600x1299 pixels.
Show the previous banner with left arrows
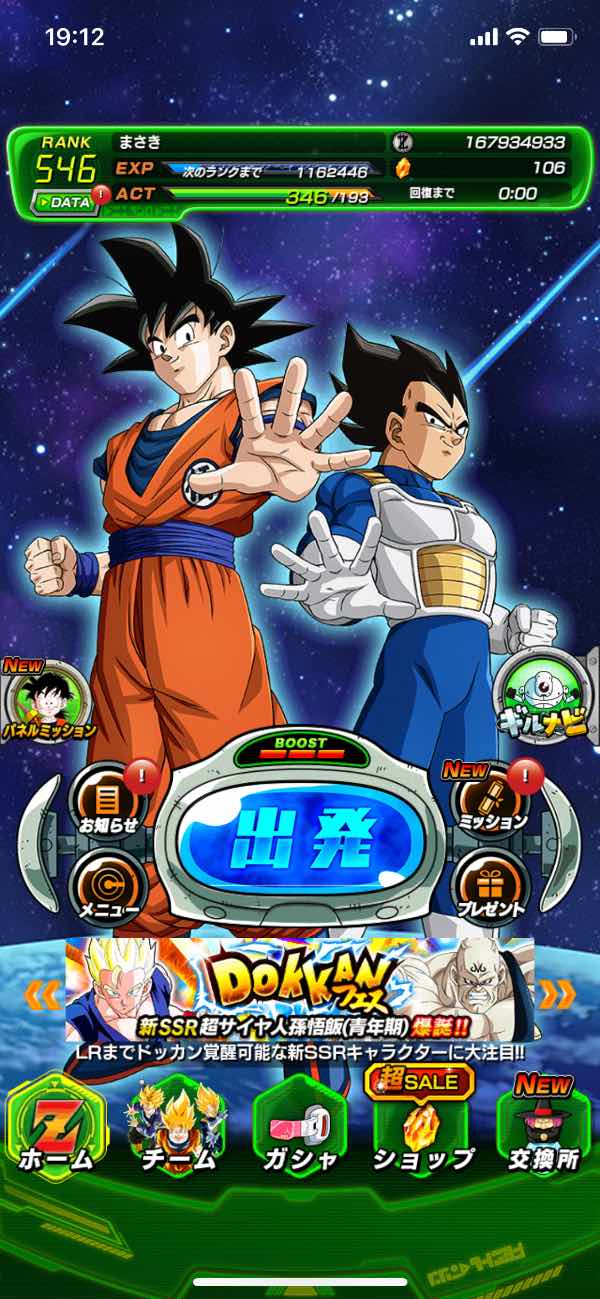tap(42, 994)
